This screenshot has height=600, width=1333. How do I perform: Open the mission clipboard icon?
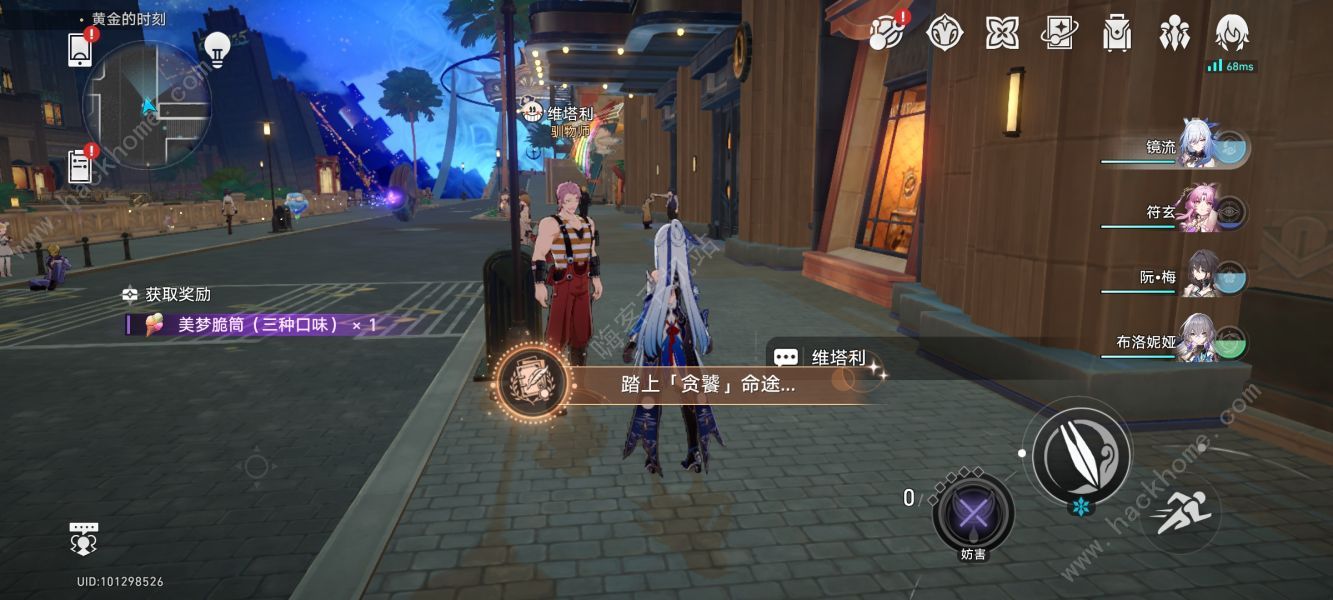[80, 165]
